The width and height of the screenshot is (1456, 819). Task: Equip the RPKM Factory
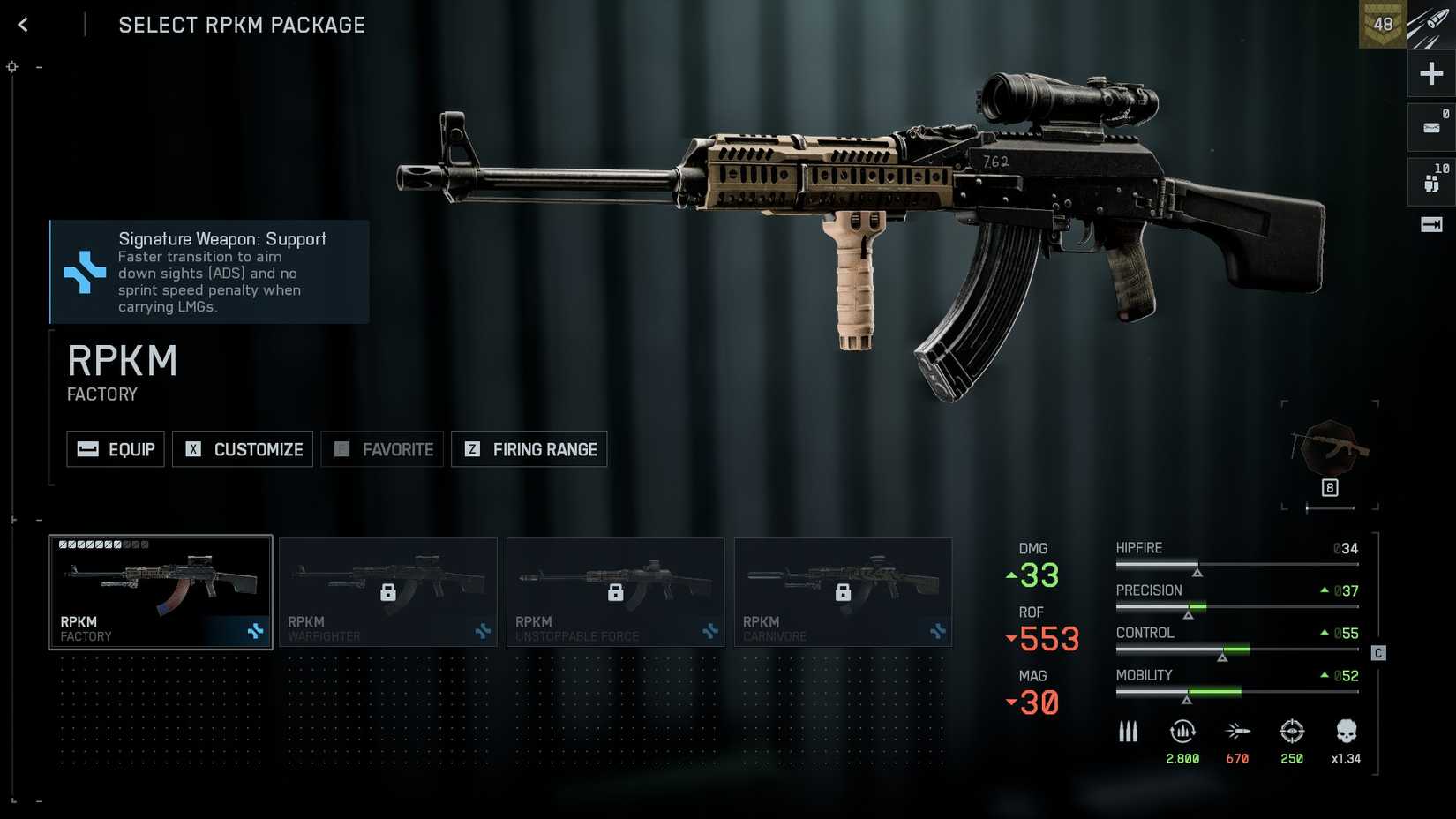115,449
